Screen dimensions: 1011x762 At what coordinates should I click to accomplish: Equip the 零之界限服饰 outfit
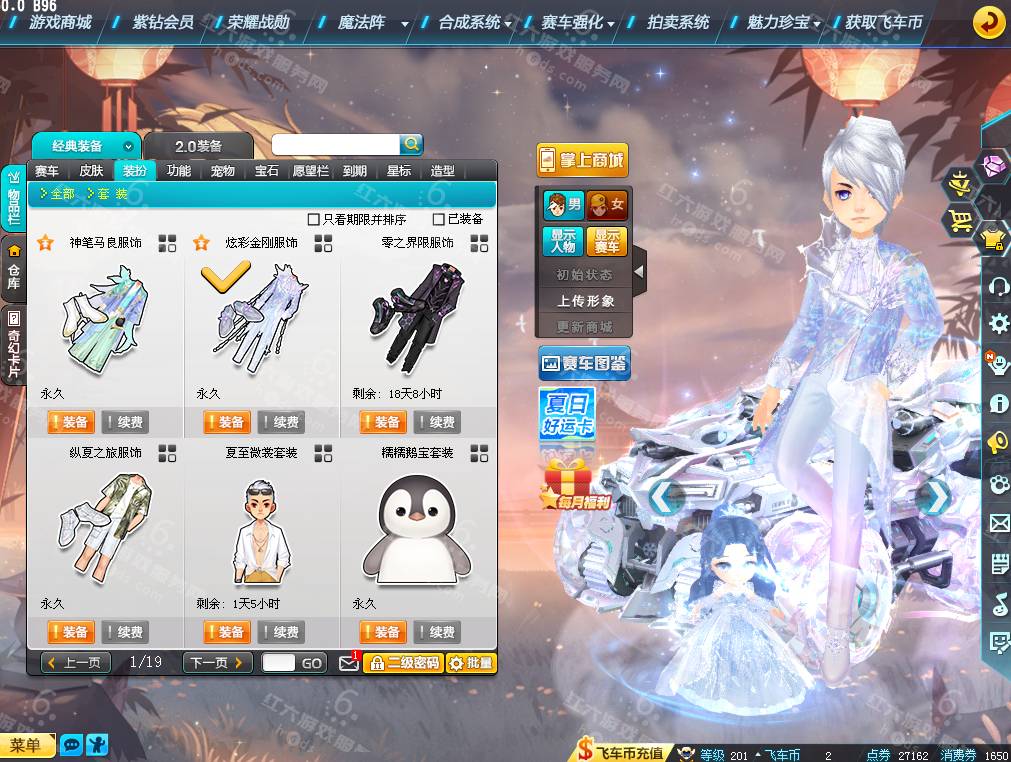381,422
